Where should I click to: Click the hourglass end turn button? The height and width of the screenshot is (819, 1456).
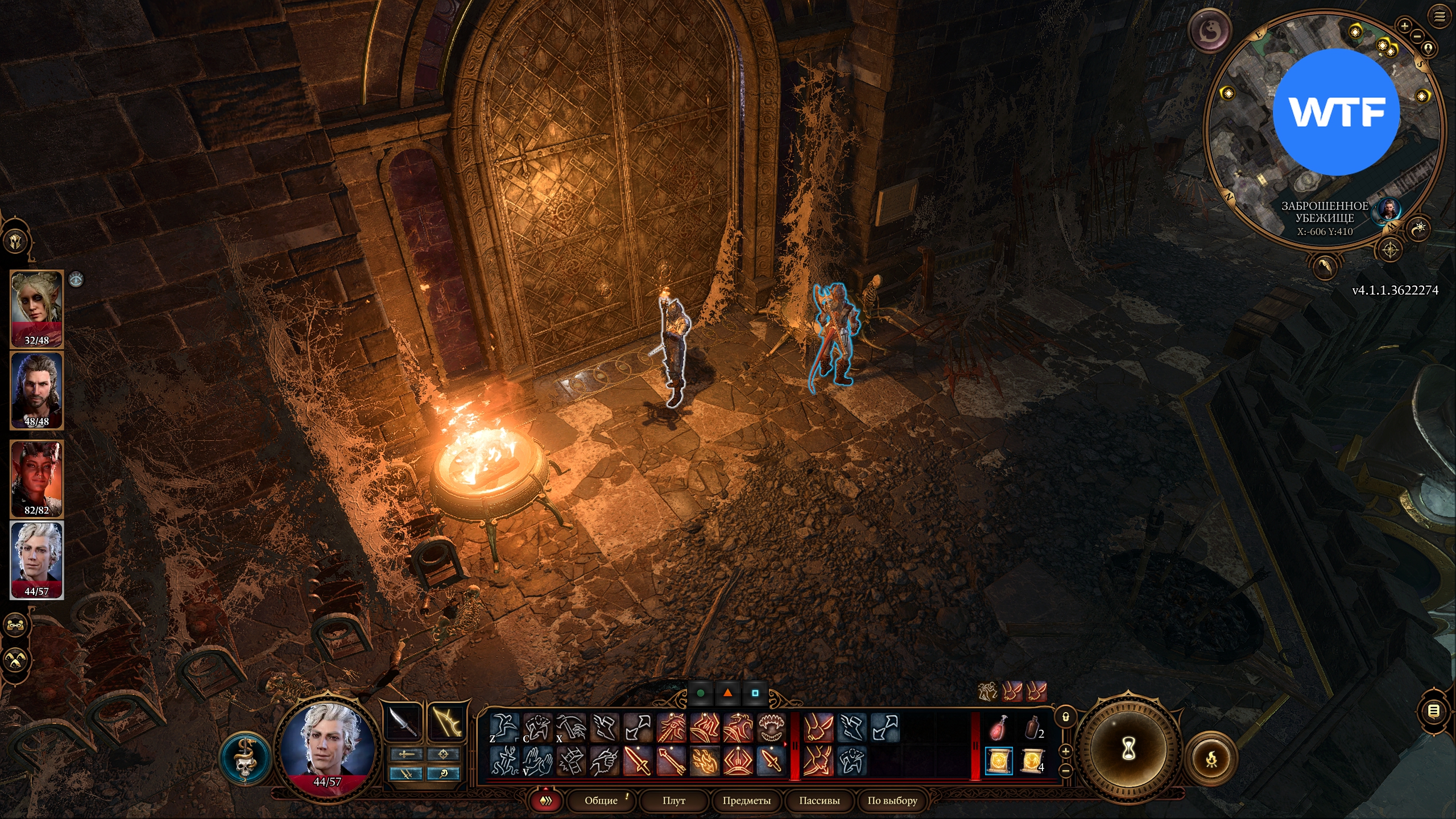point(1128,749)
